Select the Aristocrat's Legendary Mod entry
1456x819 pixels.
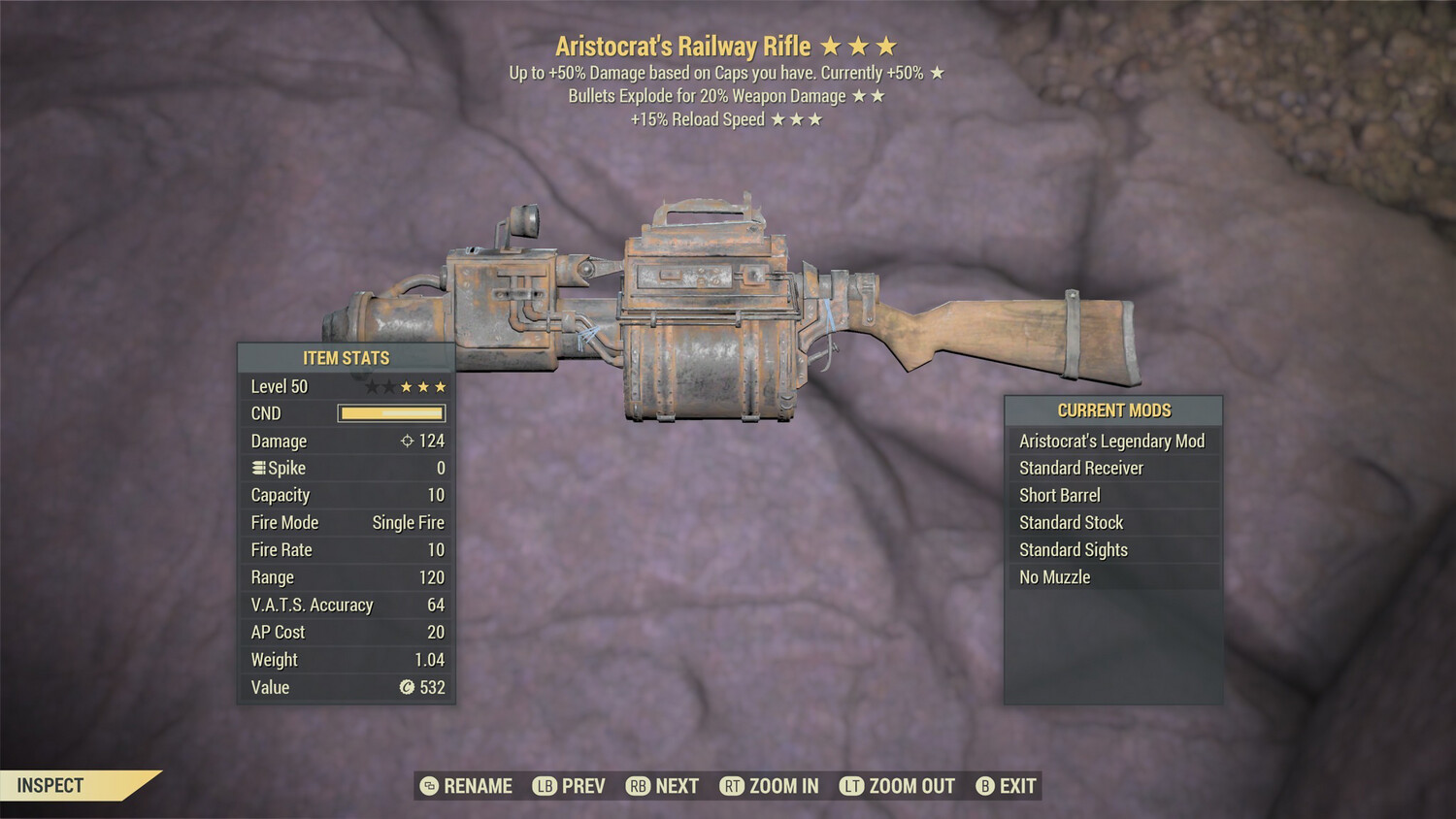(1111, 441)
